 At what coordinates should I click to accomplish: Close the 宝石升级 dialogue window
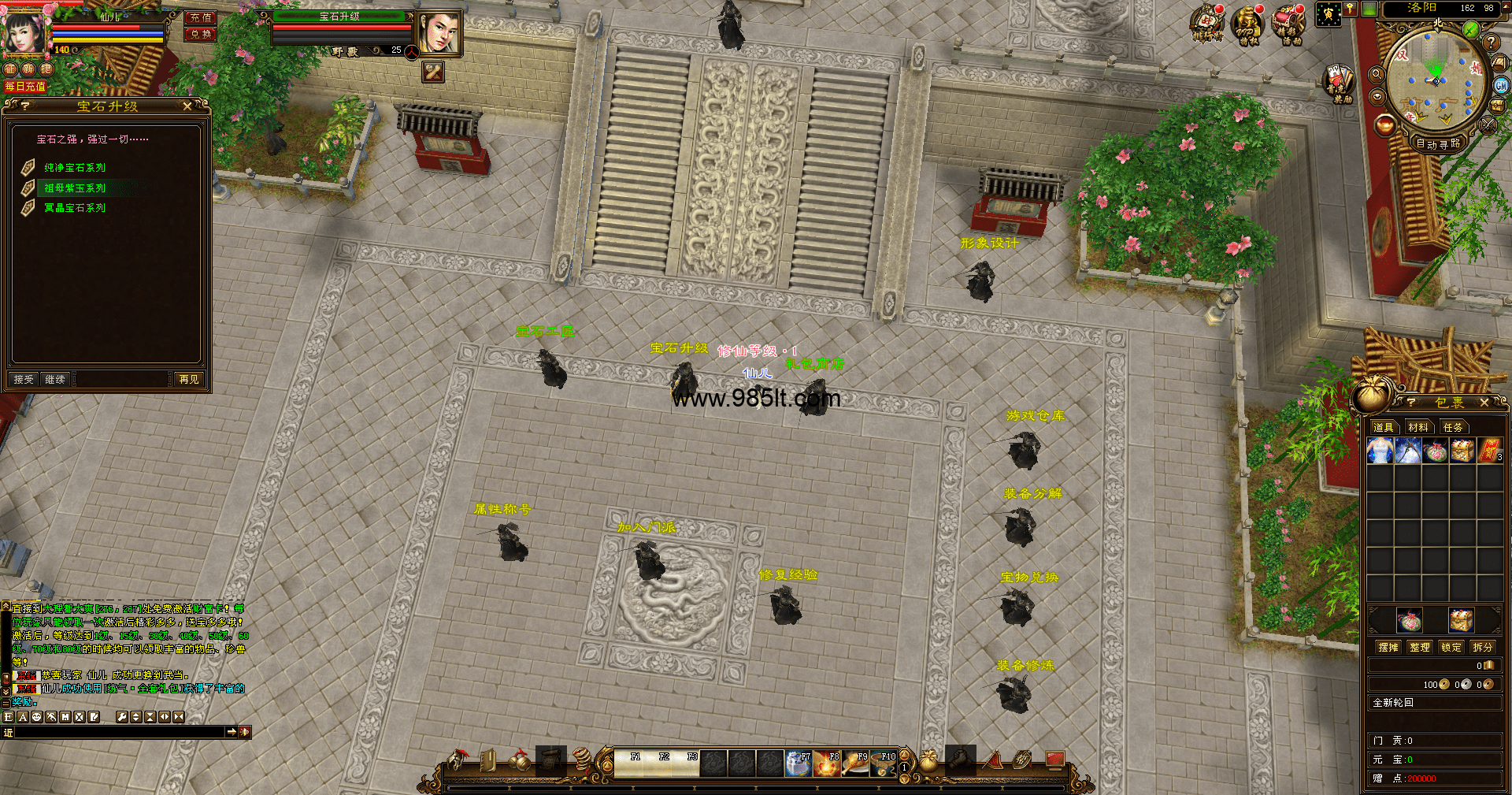coord(187,106)
